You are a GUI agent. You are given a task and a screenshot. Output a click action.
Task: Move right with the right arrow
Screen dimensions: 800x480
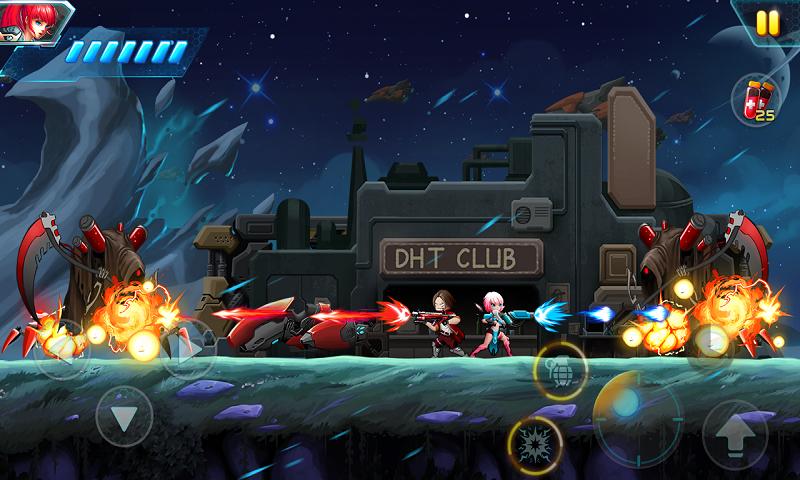(187, 348)
